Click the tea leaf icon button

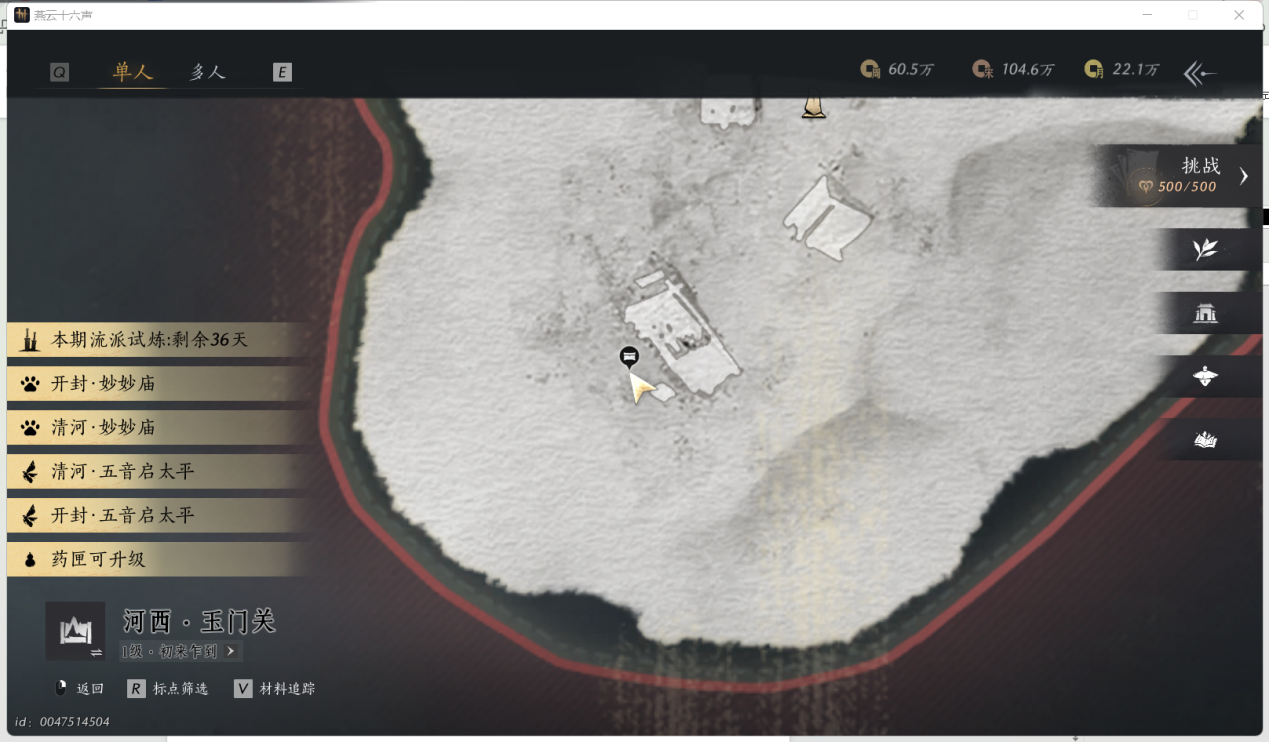(1206, 250)
